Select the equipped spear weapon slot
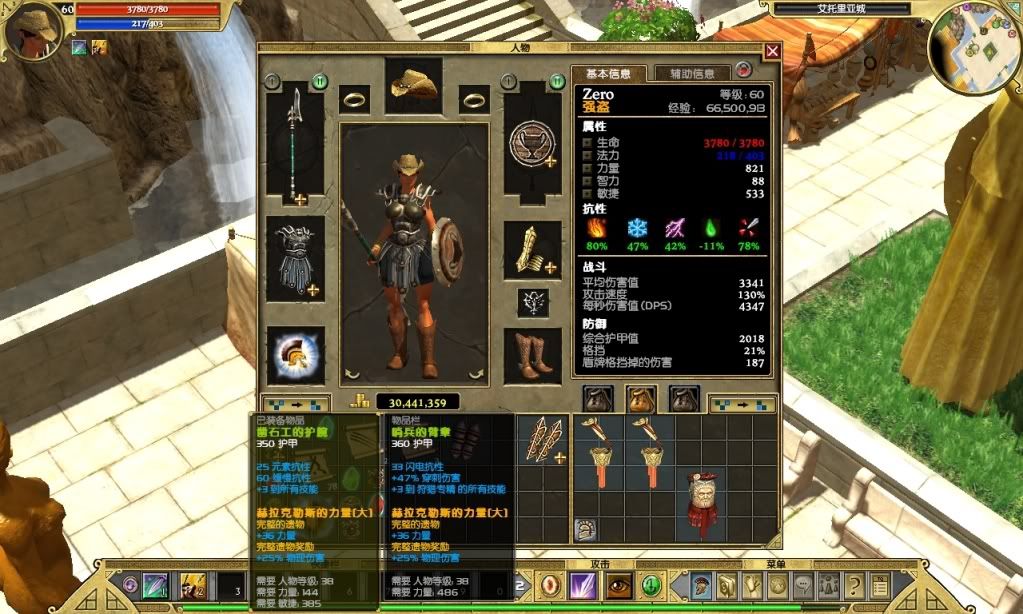1023x614 pixels. click(x=295, y=146)
